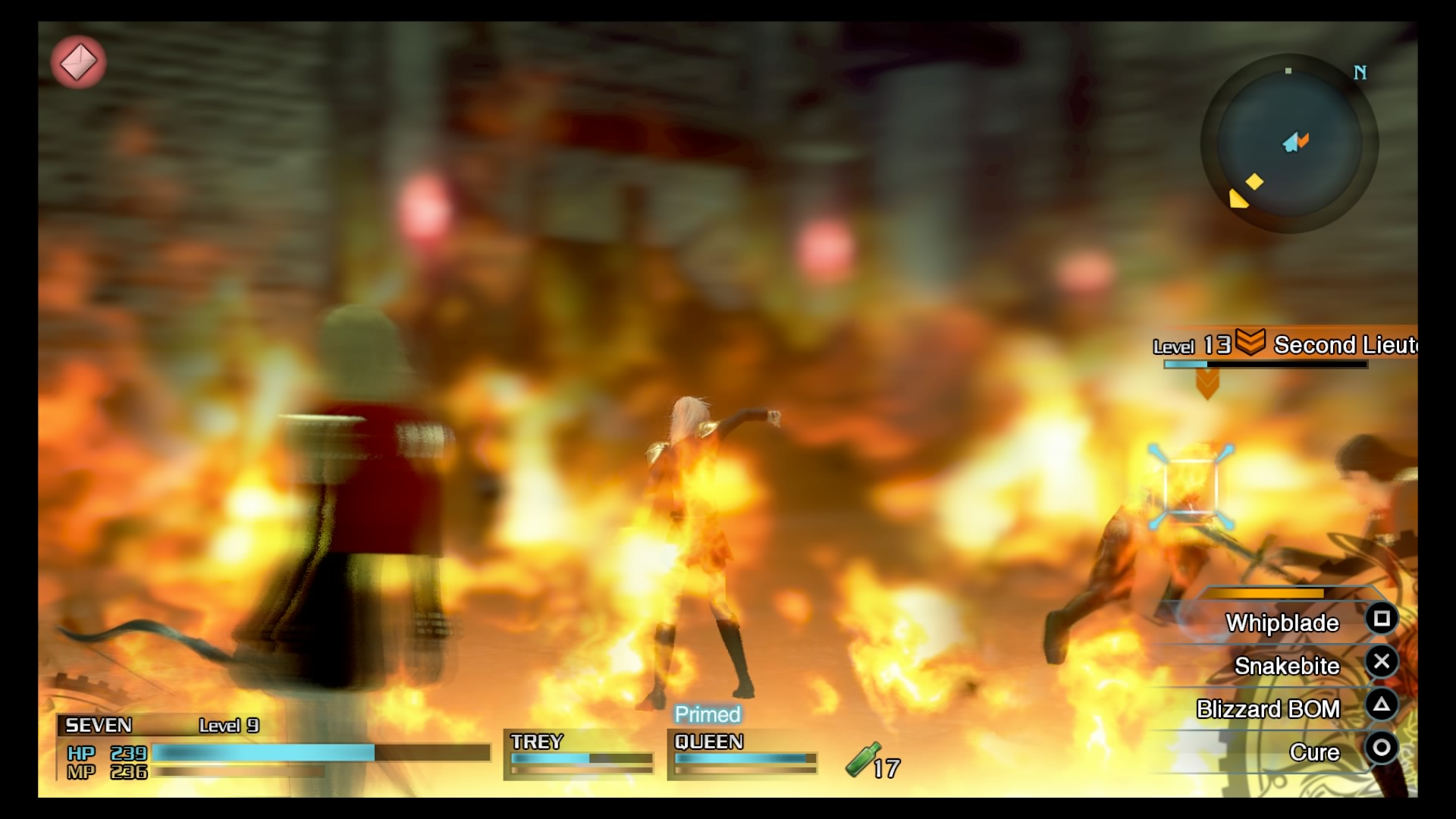
Task: Click SEVEN's HP value of 239
Action: (127, 754)
